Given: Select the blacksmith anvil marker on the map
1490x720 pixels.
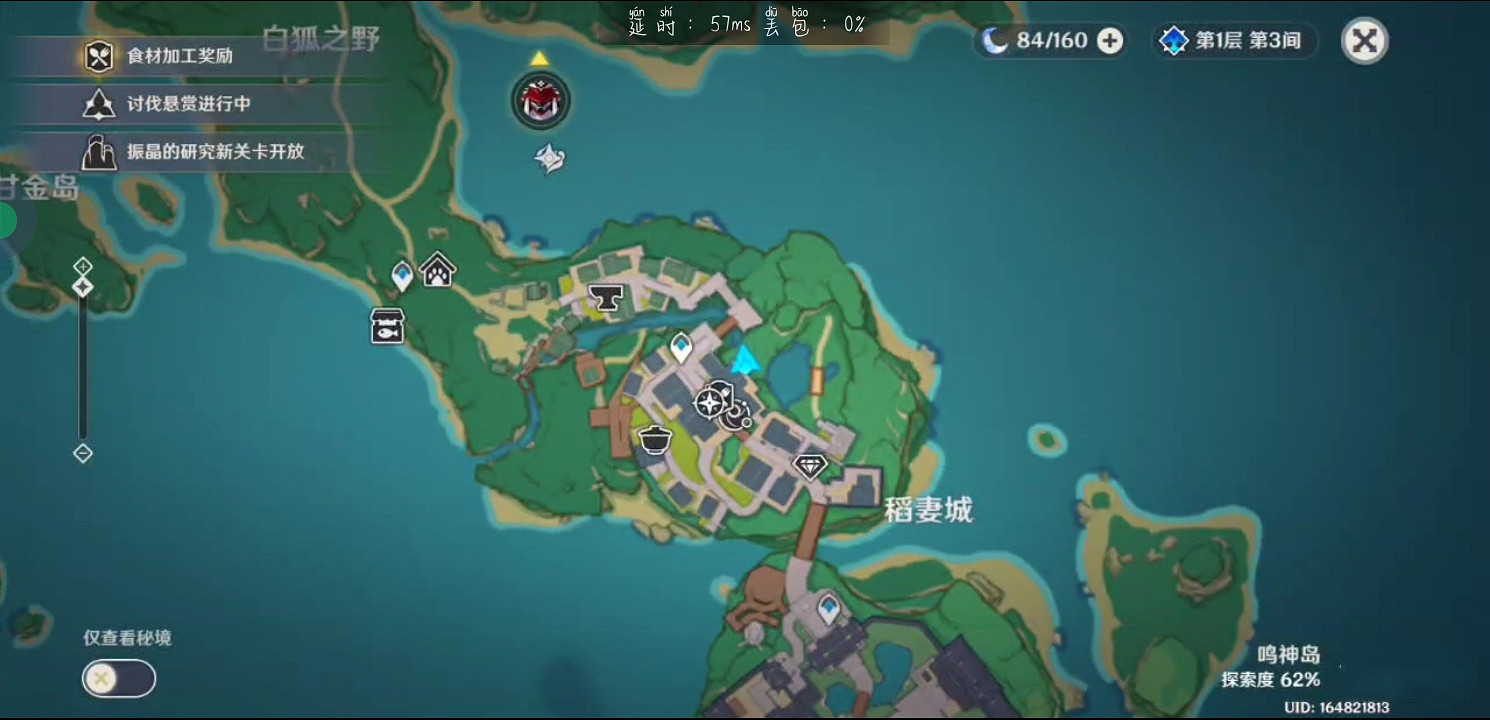Looking at the screenshot, I should click(604, 296).
